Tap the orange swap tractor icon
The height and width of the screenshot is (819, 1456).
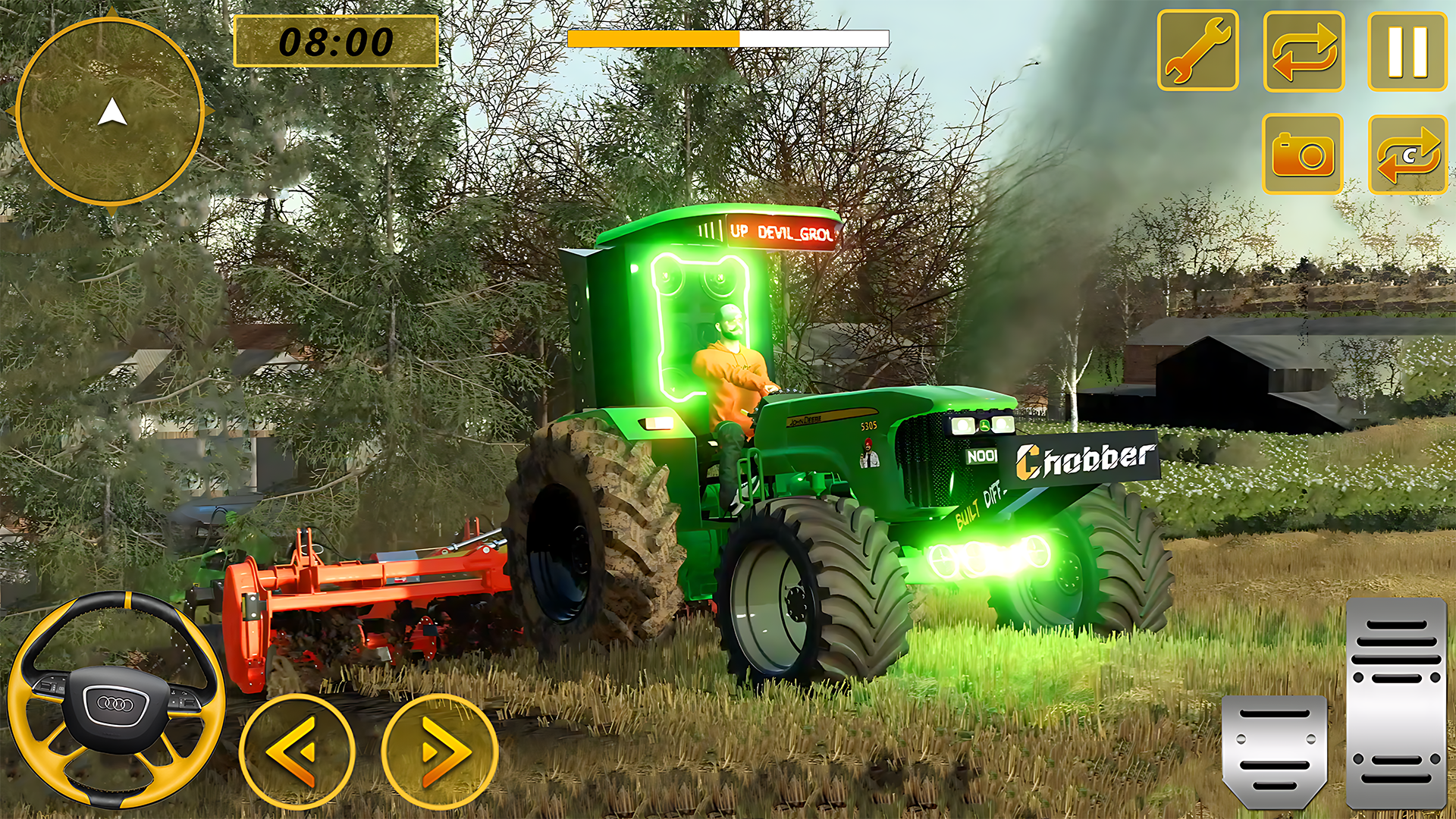pyautogui.click(x=1303, y=49)
